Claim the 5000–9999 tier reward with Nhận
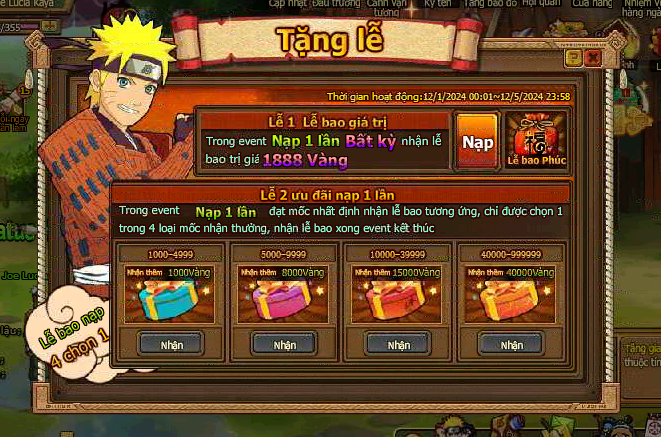 coord(285,344)
